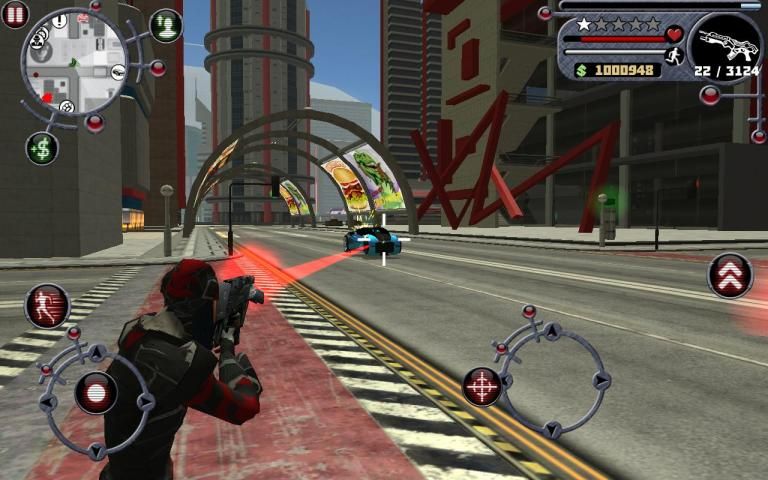Tap the green character upgrade icon
The width and height of the screenshot is (768, 480).
166,25
